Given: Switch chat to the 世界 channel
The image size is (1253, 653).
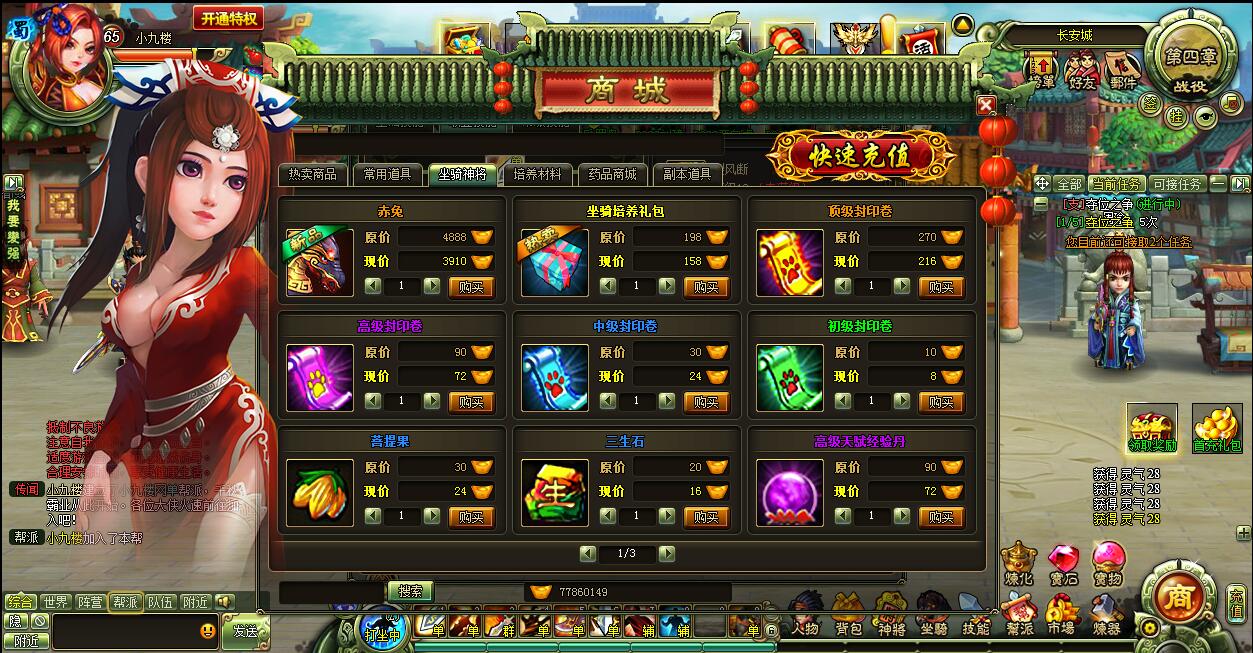Looking at the screenshot, I should [x=56, y=602].
